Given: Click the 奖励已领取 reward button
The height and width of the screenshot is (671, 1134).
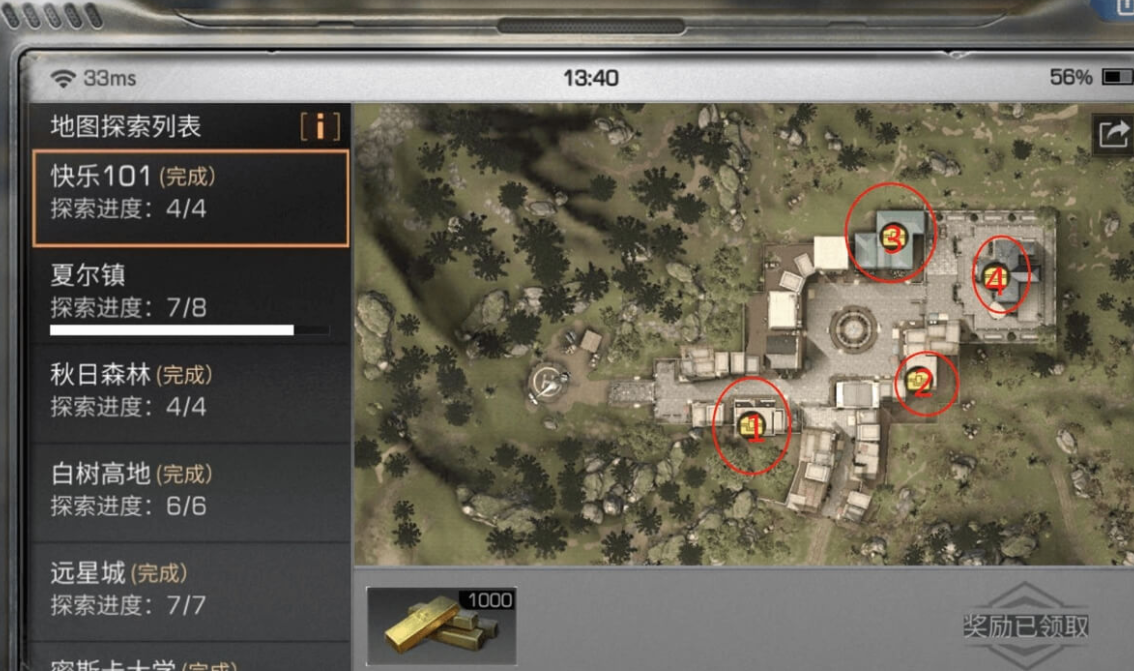Looking at the screenshot, I should coord(1026,626).
